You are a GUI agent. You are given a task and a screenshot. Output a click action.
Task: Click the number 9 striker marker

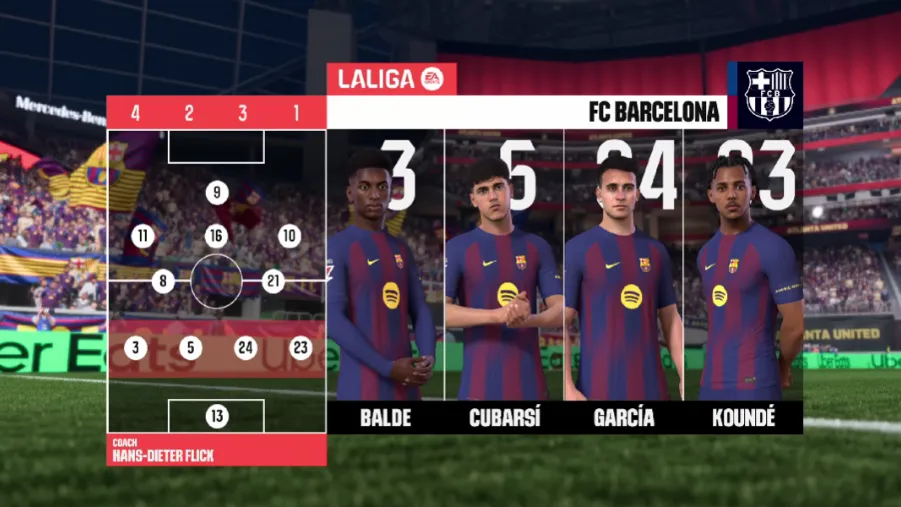pyautogui.click(x=217, y=193)
